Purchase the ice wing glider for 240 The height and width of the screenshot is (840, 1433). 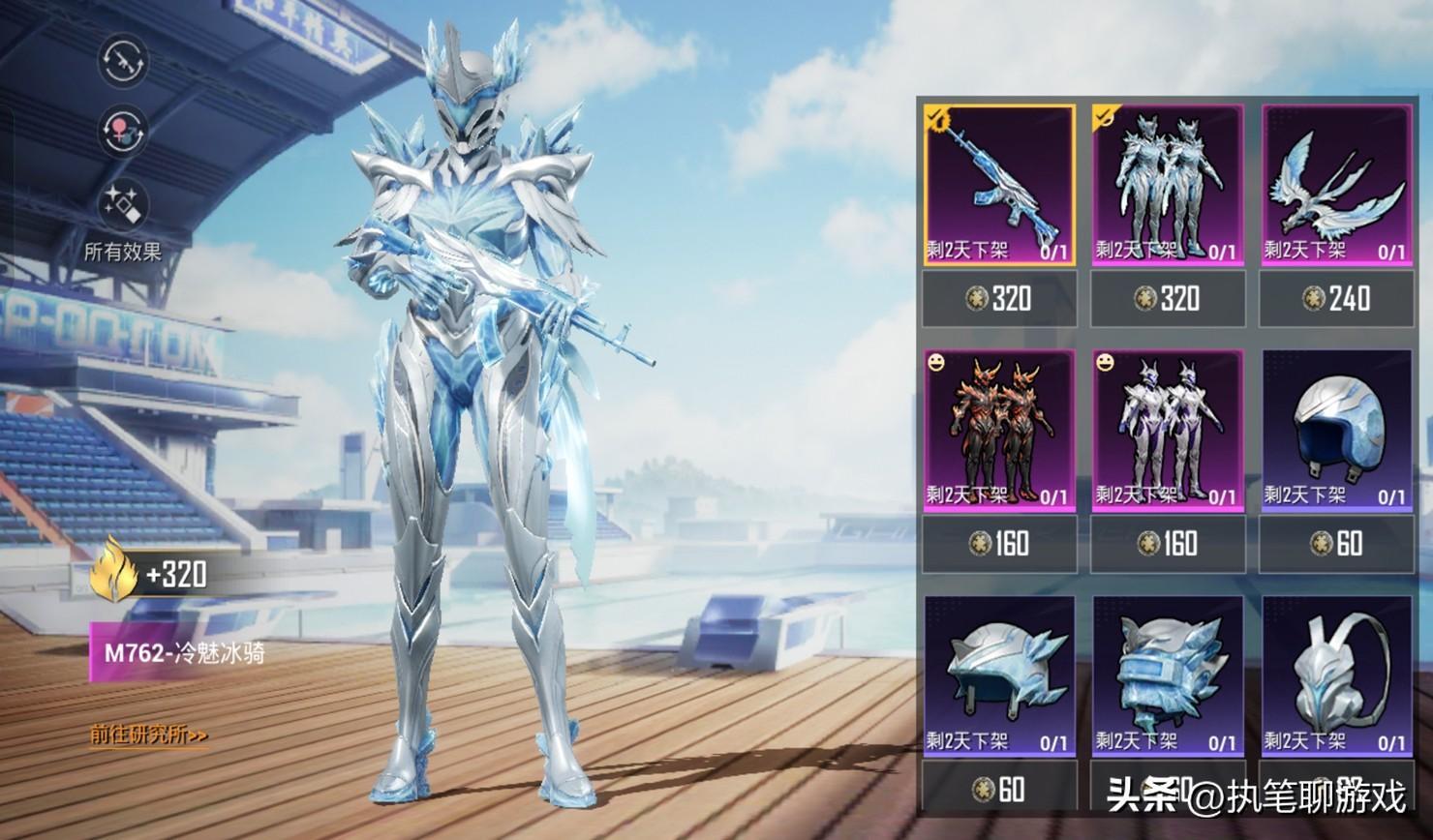pyautogui.click(x=1336, y=298)
